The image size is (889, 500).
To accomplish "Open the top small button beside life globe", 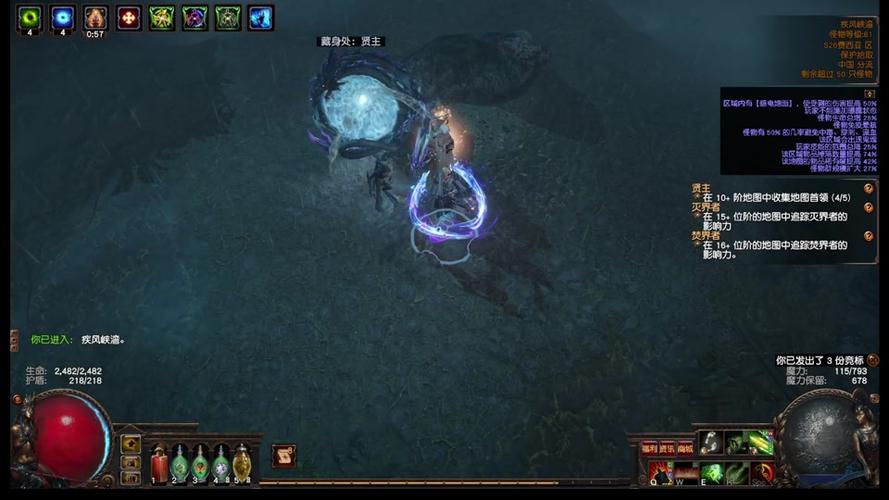I will pyautogui.click(x=131, y=442).
